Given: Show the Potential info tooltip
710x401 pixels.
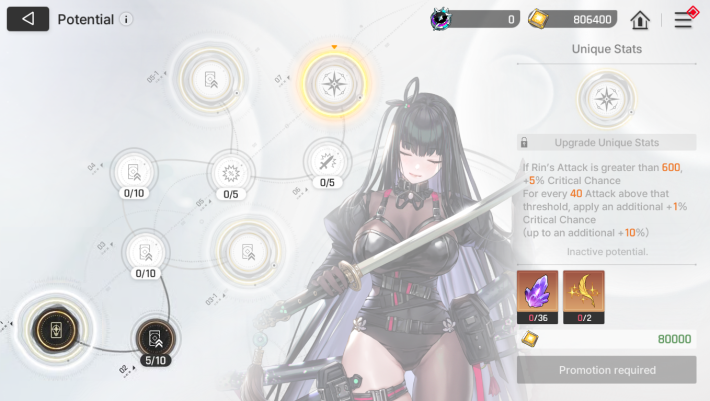Looking at the screenshot, I should click(126, 19).
